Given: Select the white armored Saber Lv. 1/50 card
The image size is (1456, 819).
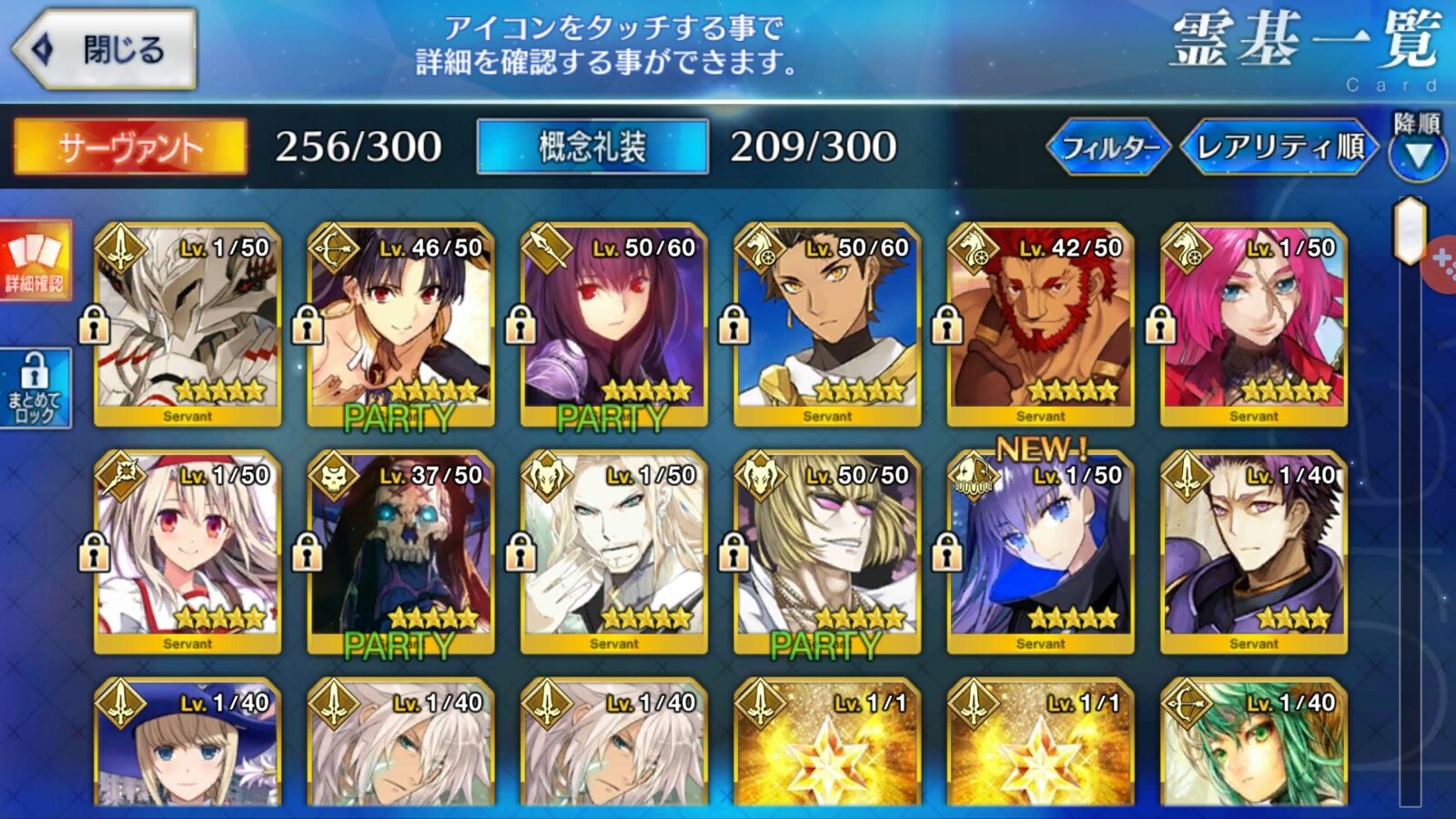Looking at the screenshot, I should (187, 325).
